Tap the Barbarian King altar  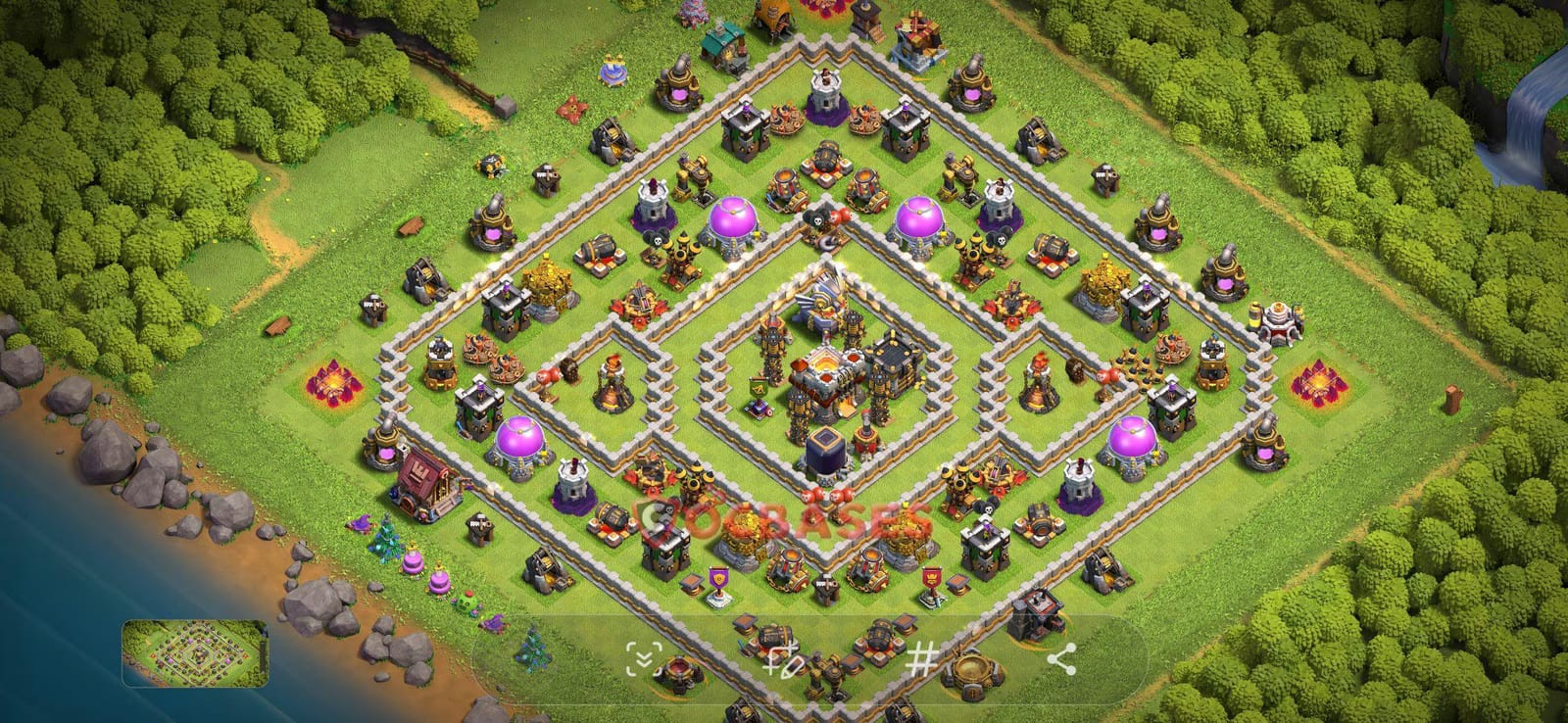point(611,384)
